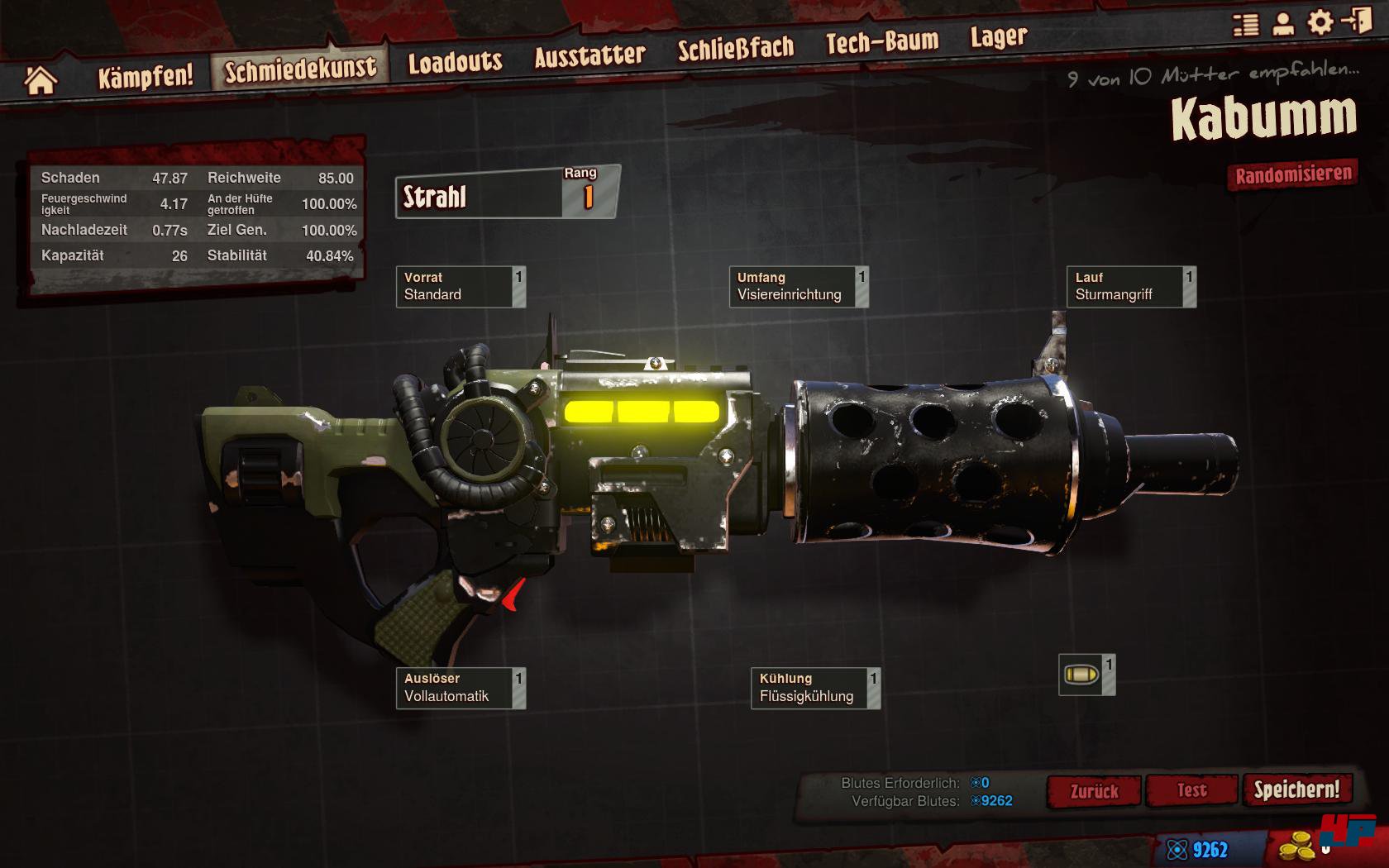Click the Randomisieren button
The width and height of the screenshot is (1389, 868).
(x=1293, y=175)
